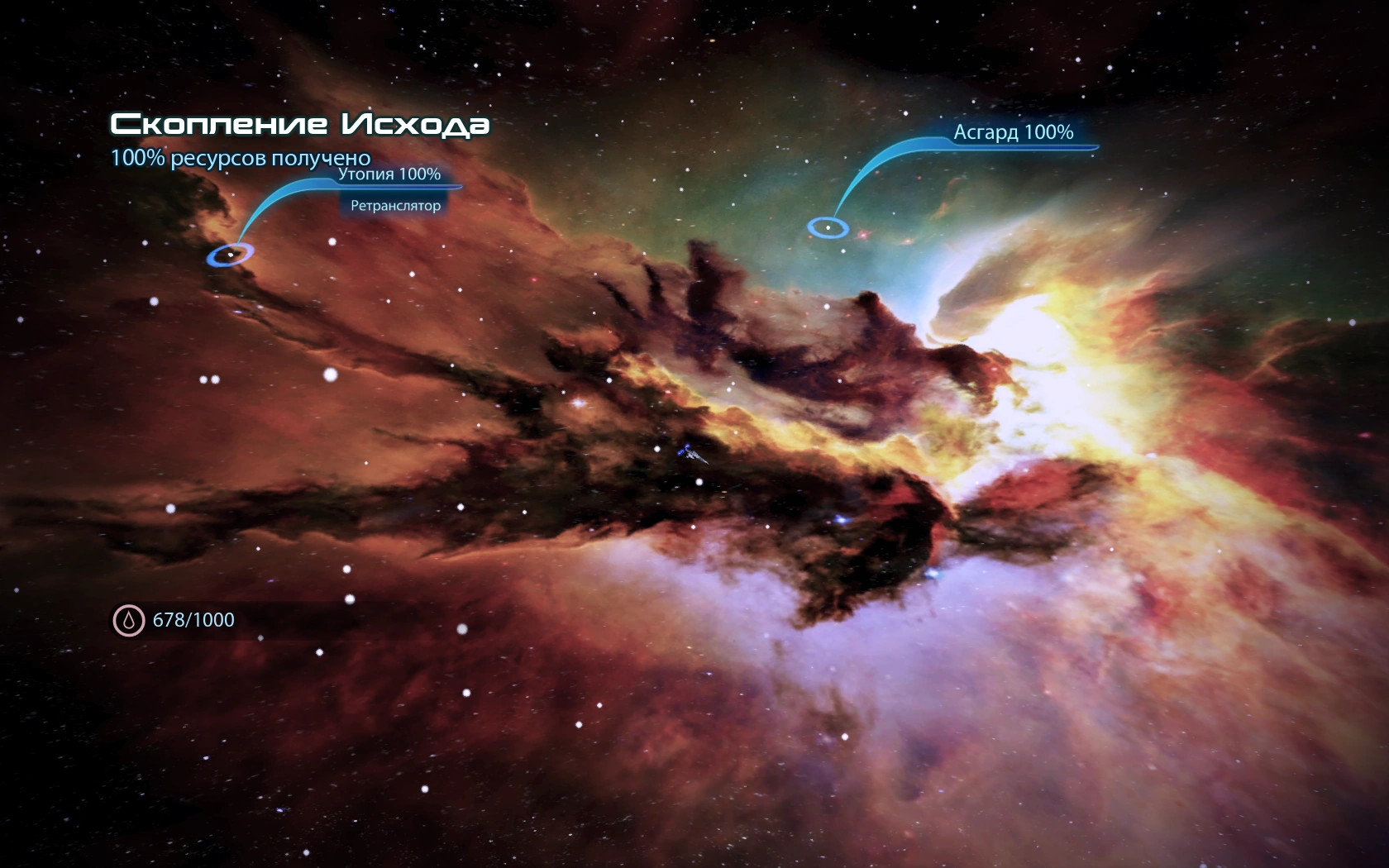Select the Утопия system marker ring
The height and width of the screenshot is (868, 1389).
(x=231, y=255)
